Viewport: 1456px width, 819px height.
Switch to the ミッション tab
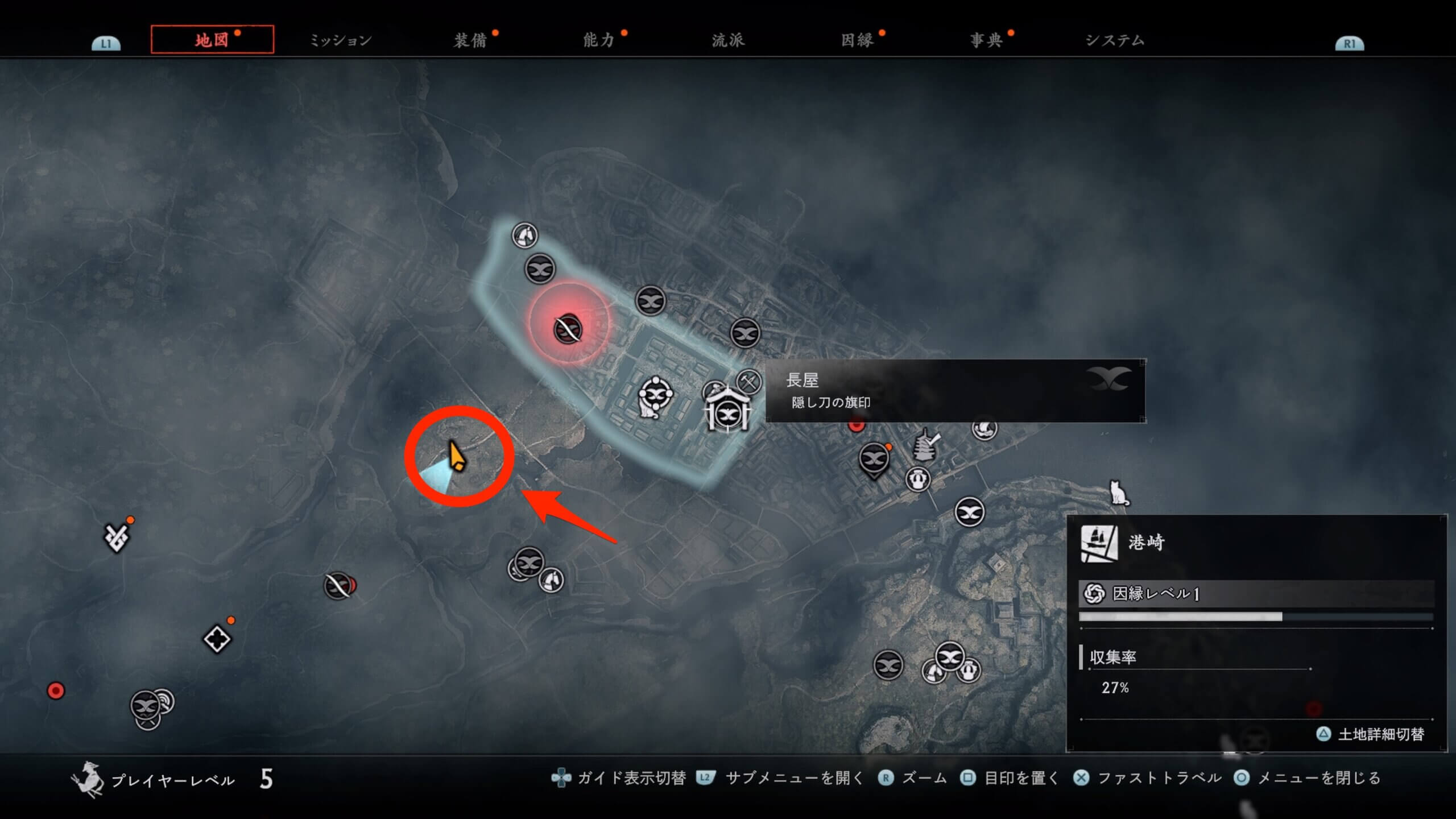pyautogui.click(x=340, y=40)
